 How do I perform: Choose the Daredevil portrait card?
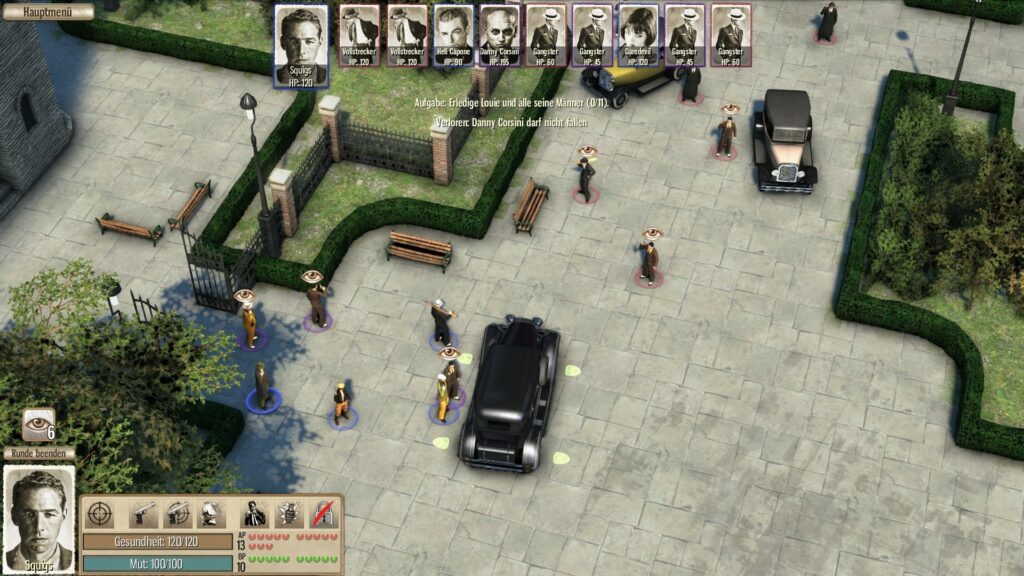point(638,35)
